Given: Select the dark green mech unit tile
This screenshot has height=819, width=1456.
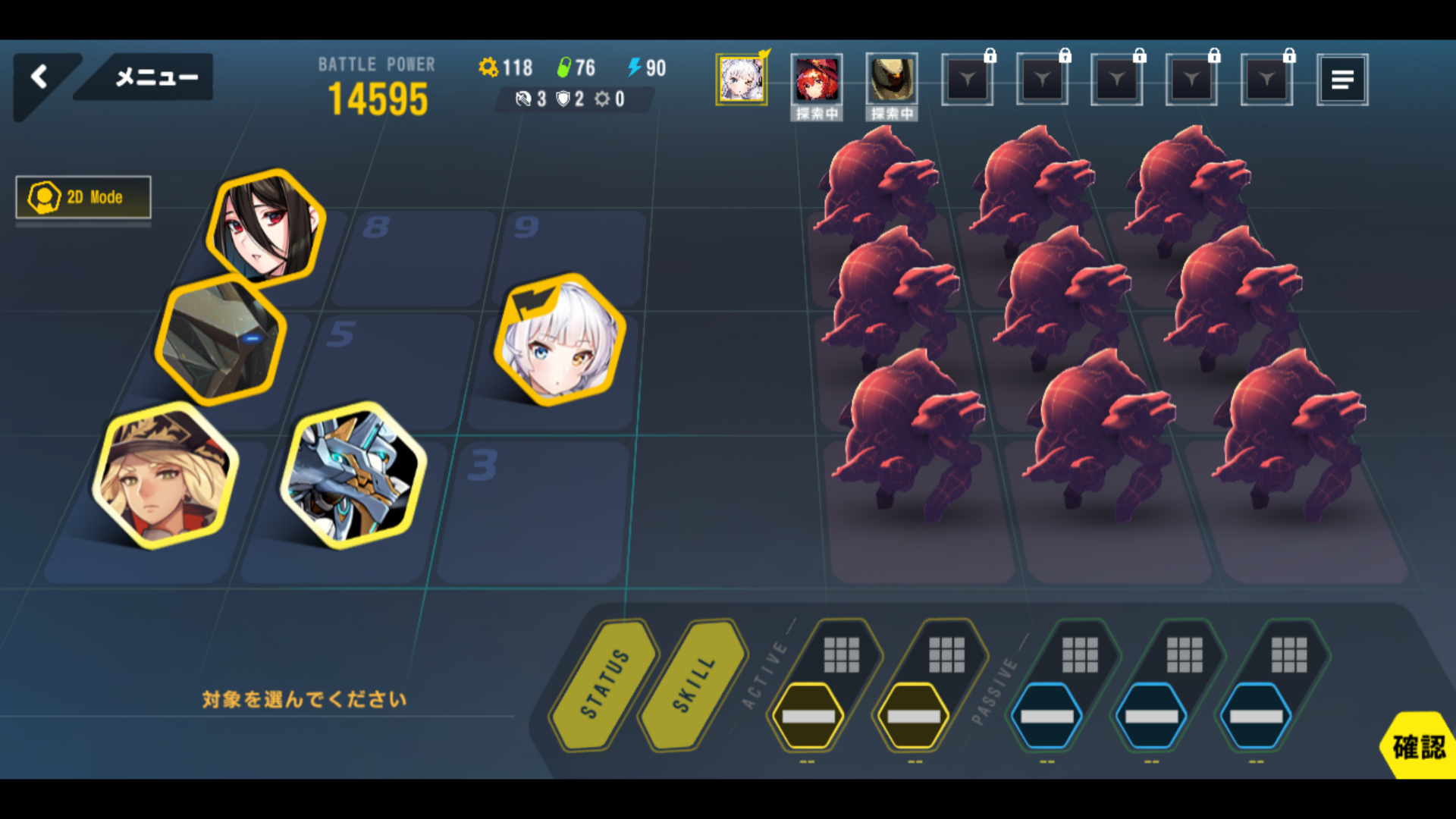Looking at the screenshot, I should click(221, 339).
